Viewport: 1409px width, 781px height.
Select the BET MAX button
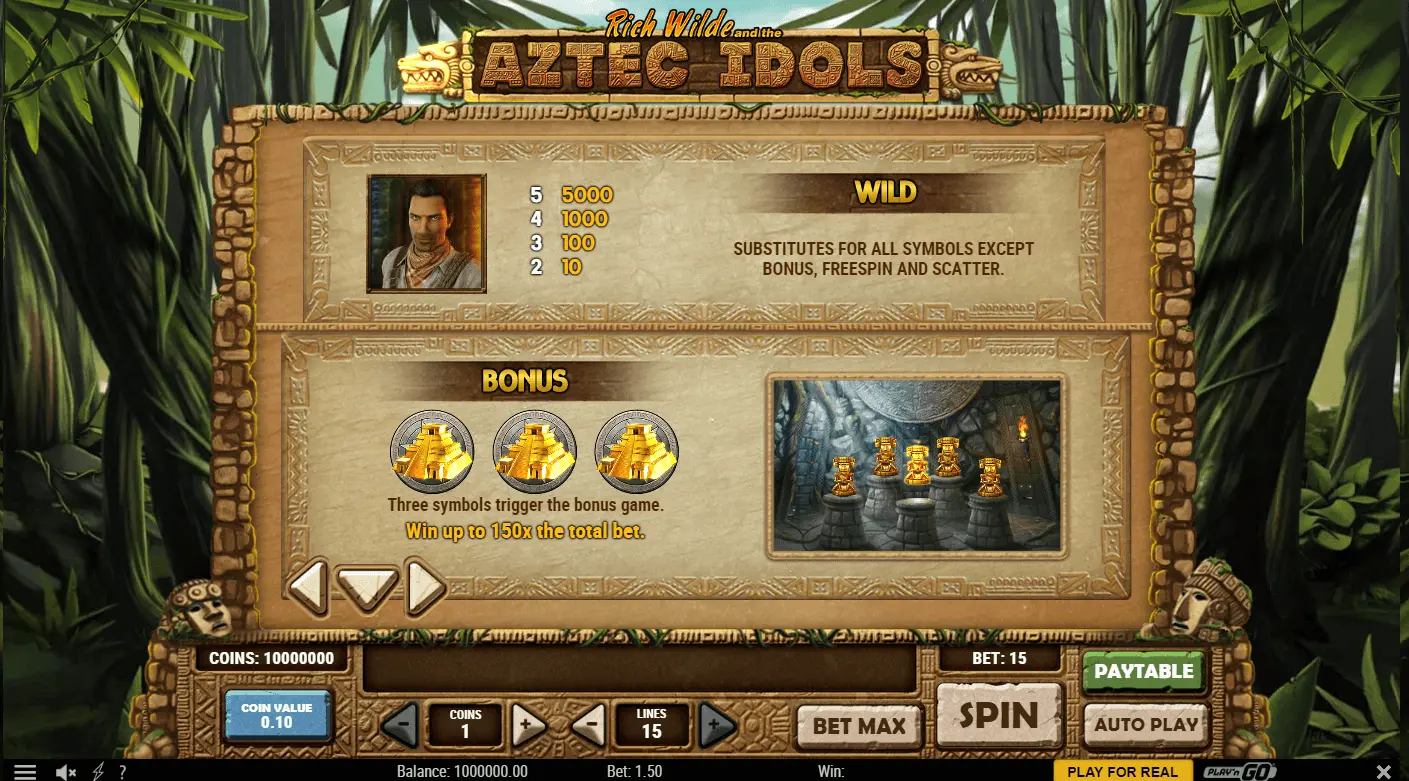click(859, 726)
